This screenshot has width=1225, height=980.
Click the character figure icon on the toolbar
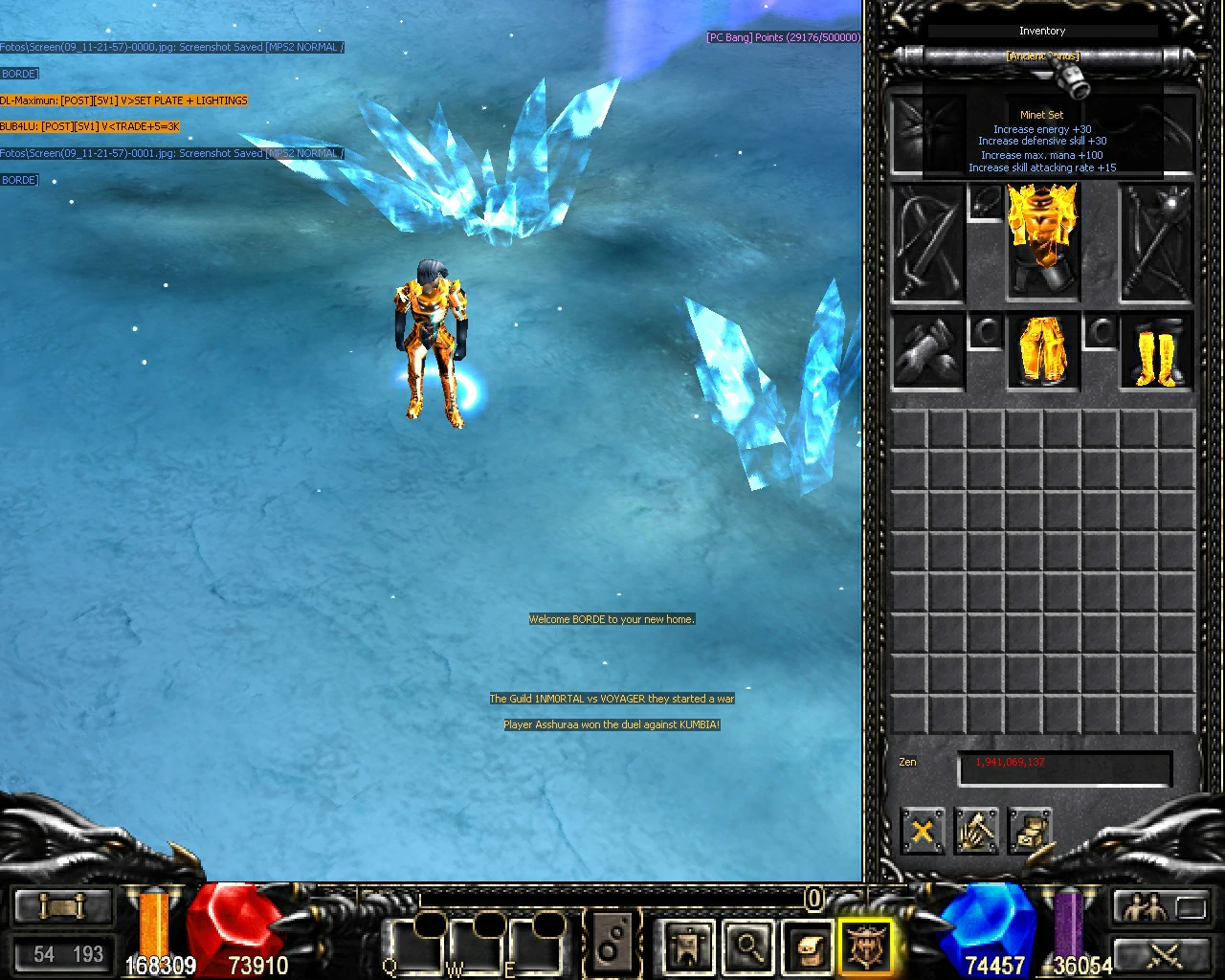[686, 946]
